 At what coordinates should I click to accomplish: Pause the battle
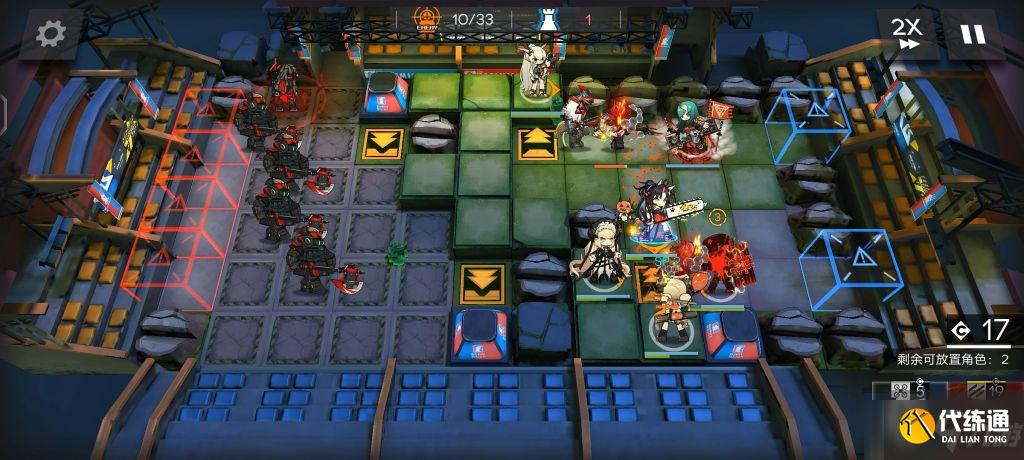pos(971,34)
